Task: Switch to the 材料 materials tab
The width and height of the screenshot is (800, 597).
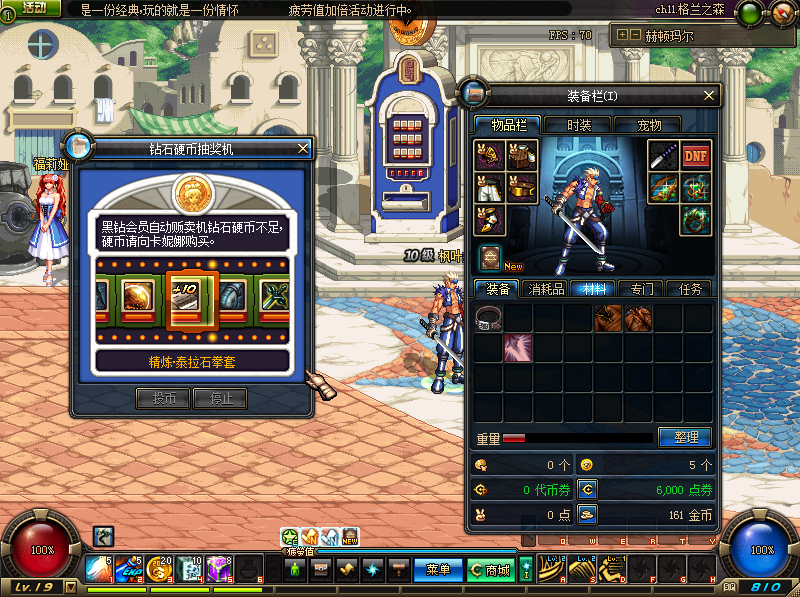Action: tap(595, 289)
